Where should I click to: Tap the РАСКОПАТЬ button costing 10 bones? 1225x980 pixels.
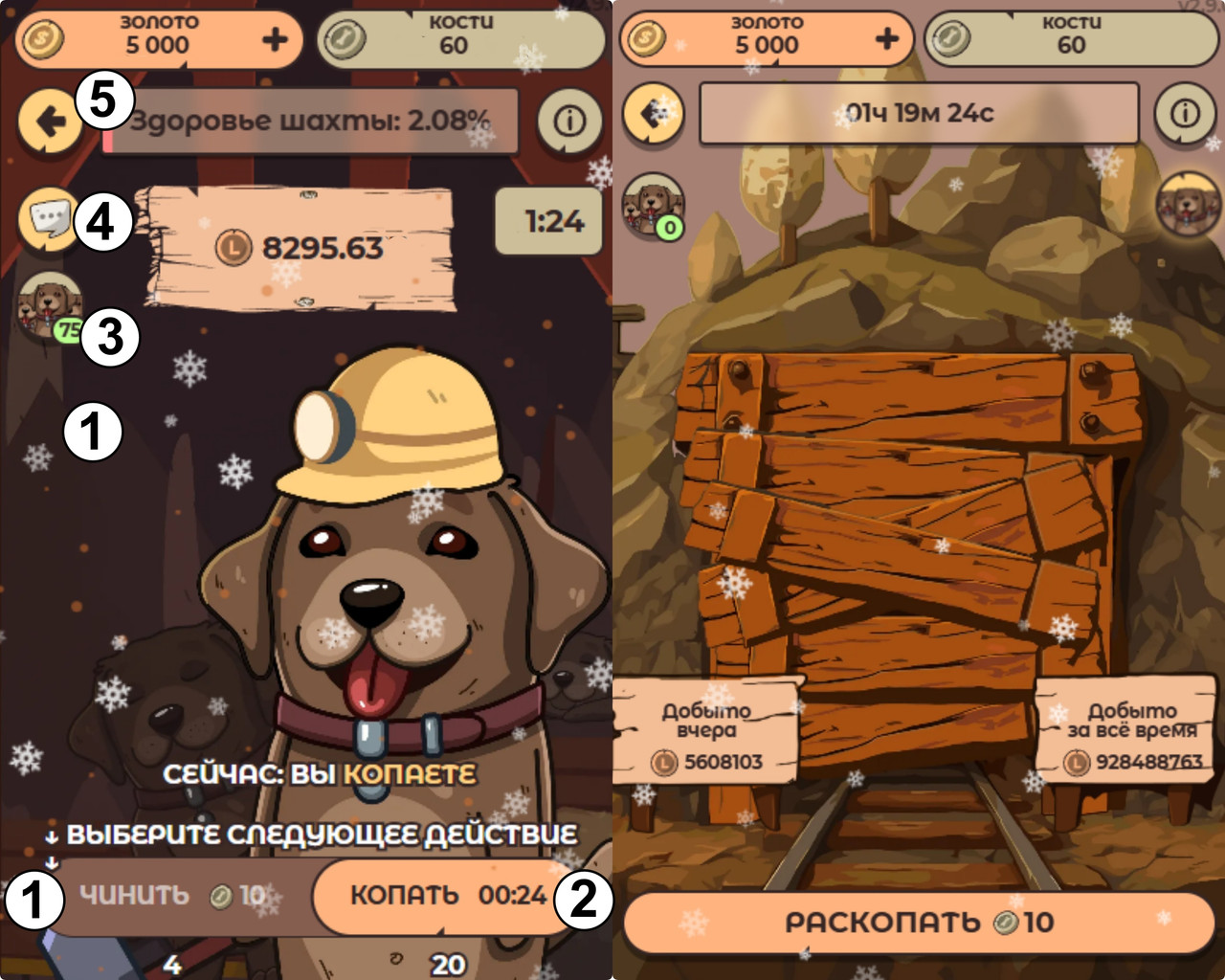click(919, 923)
